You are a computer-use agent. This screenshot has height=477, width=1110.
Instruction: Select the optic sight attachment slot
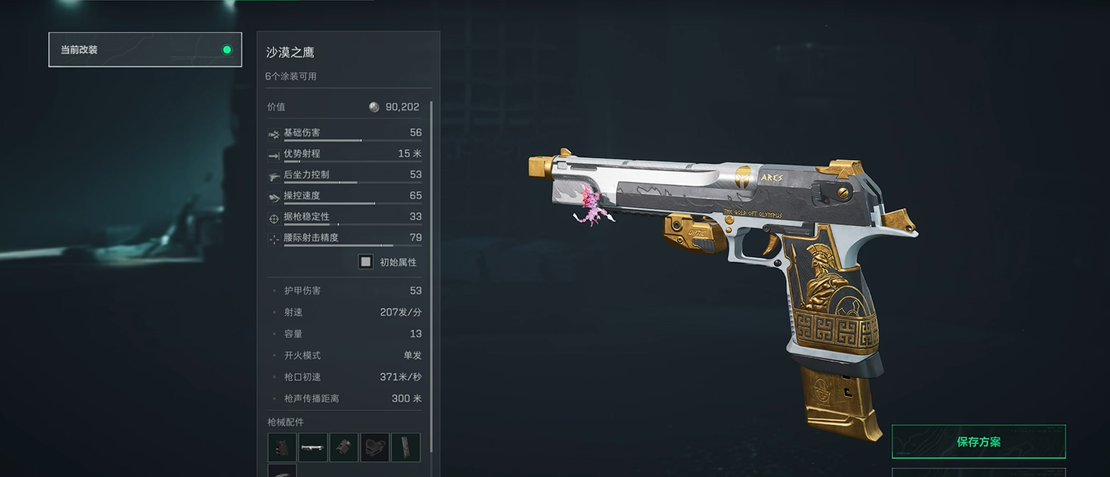375,447
